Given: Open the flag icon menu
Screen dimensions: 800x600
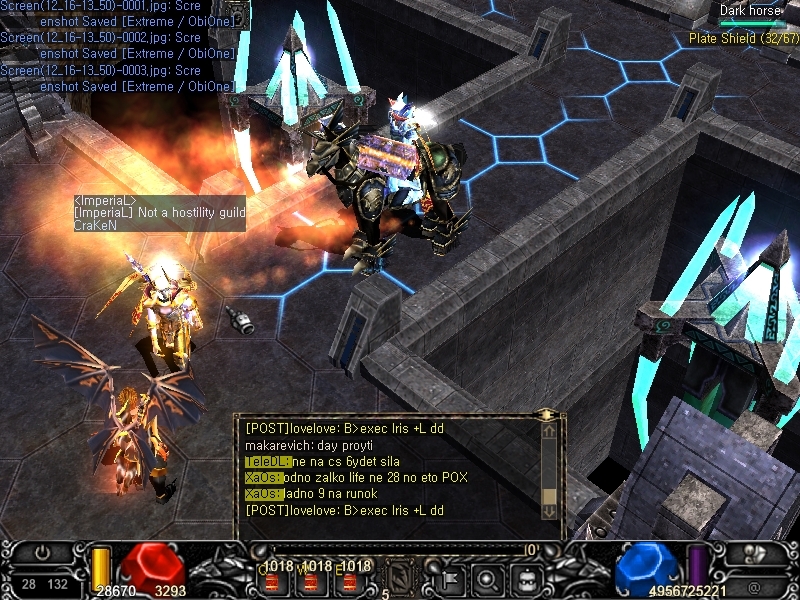Looking at the screenshot, I should click(448, 577).
